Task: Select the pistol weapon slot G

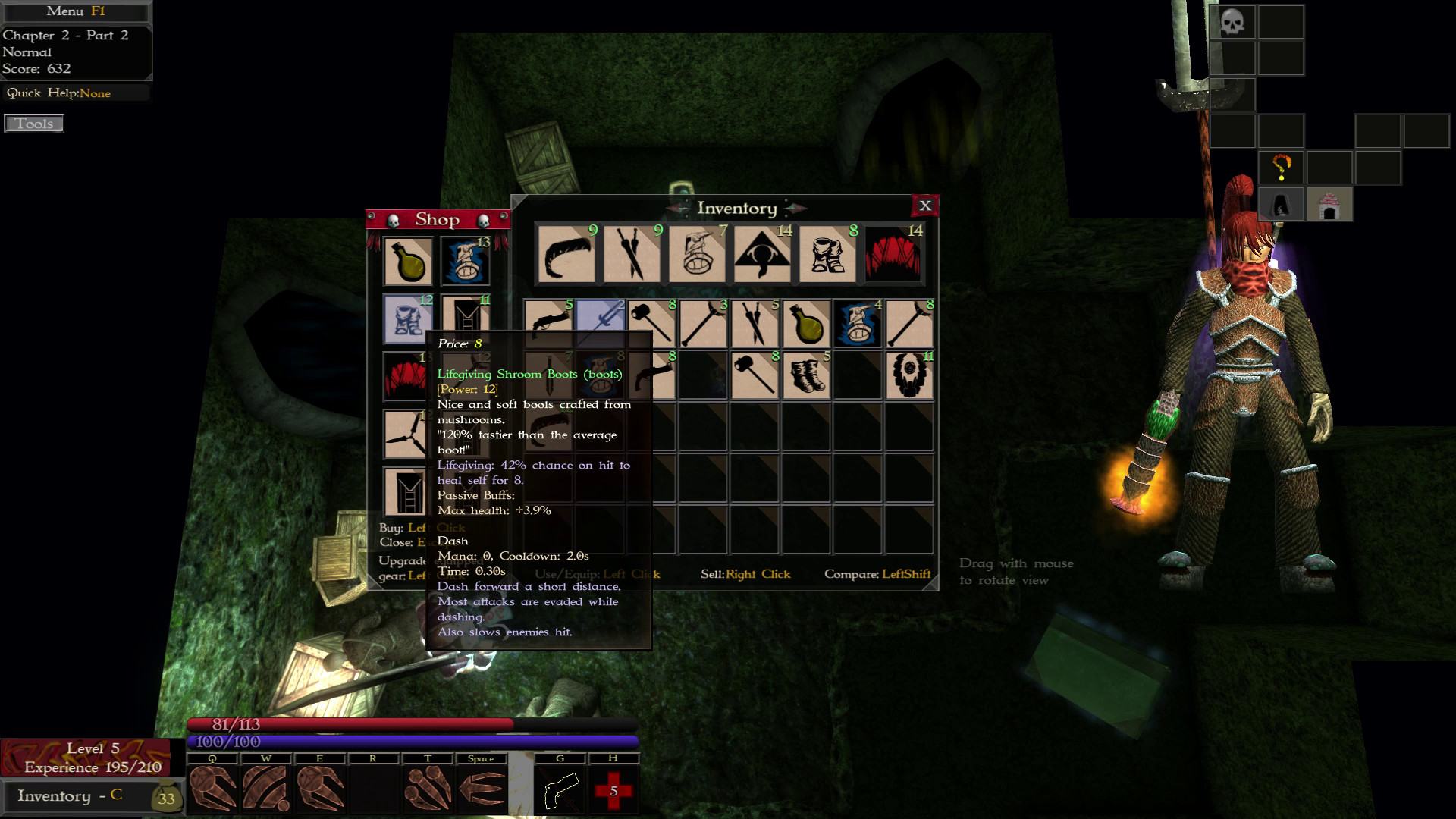Action: 560,791
